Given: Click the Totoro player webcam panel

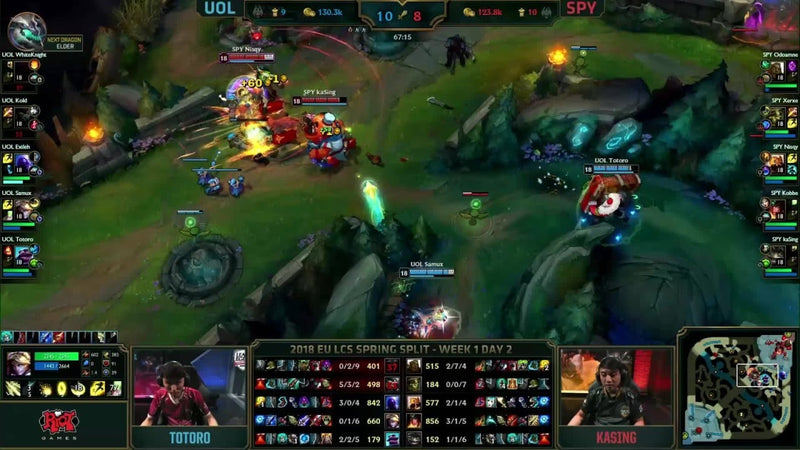Looking at the screenshot, I should (x=189, y=390).
